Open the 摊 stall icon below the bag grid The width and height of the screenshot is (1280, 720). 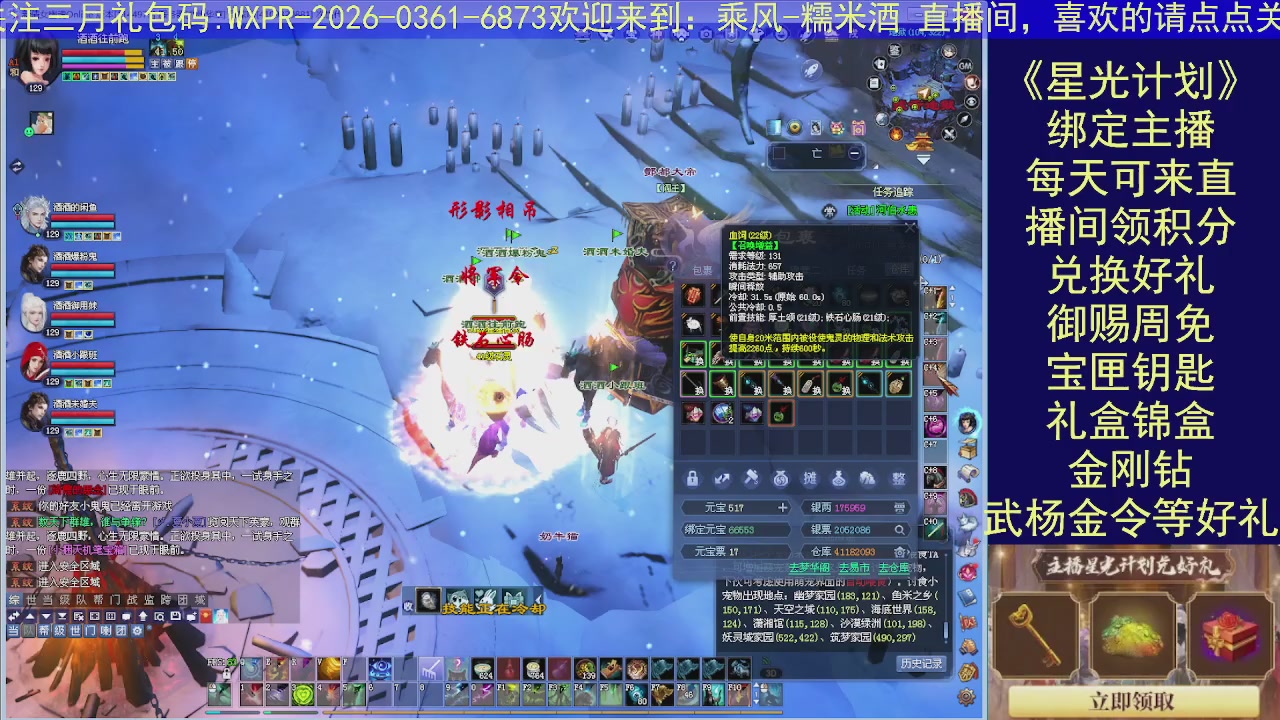810,478
